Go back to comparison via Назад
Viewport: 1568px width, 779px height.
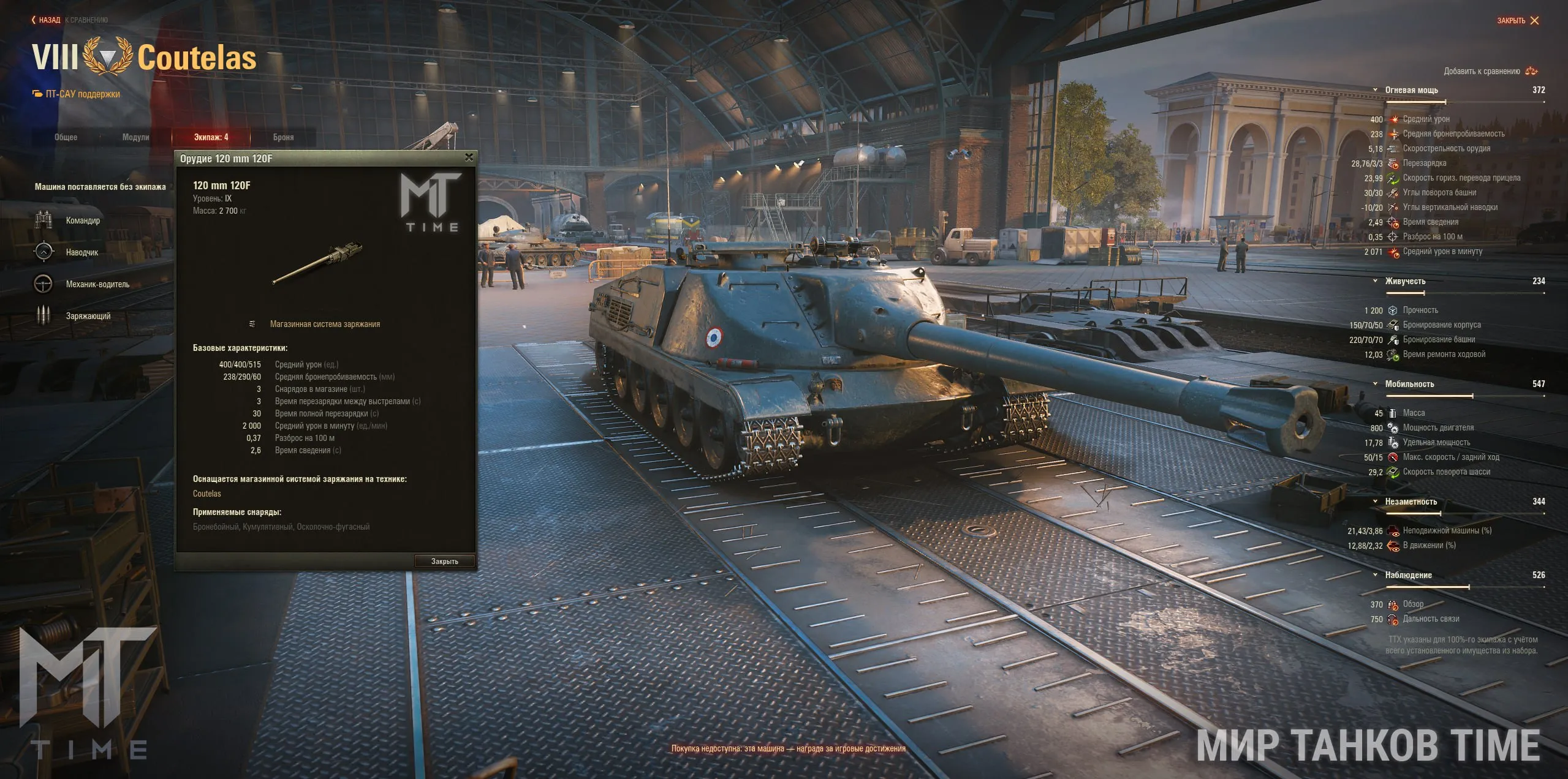pos(47,20)
